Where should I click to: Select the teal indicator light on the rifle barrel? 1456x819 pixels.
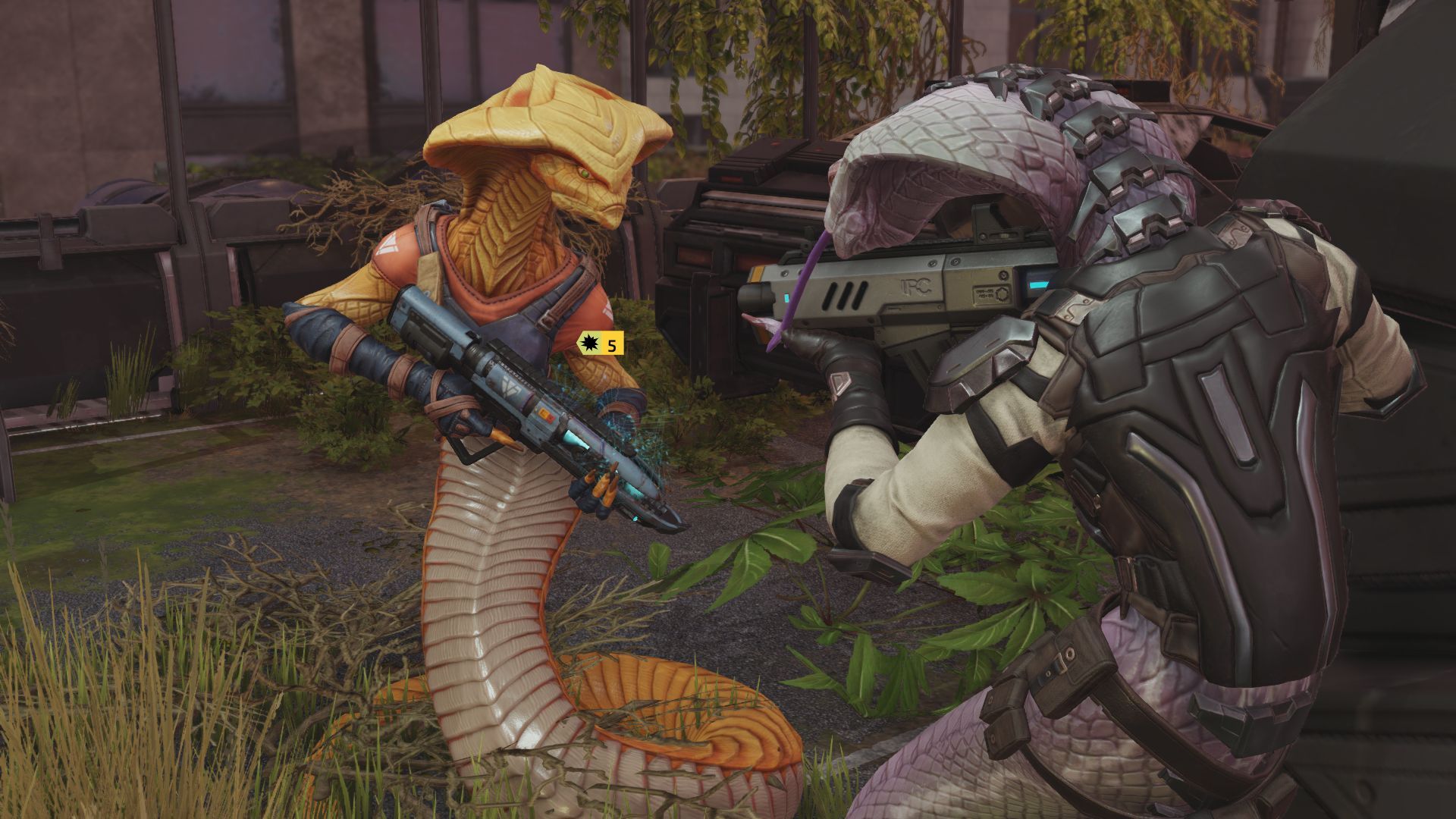[786, 297]
